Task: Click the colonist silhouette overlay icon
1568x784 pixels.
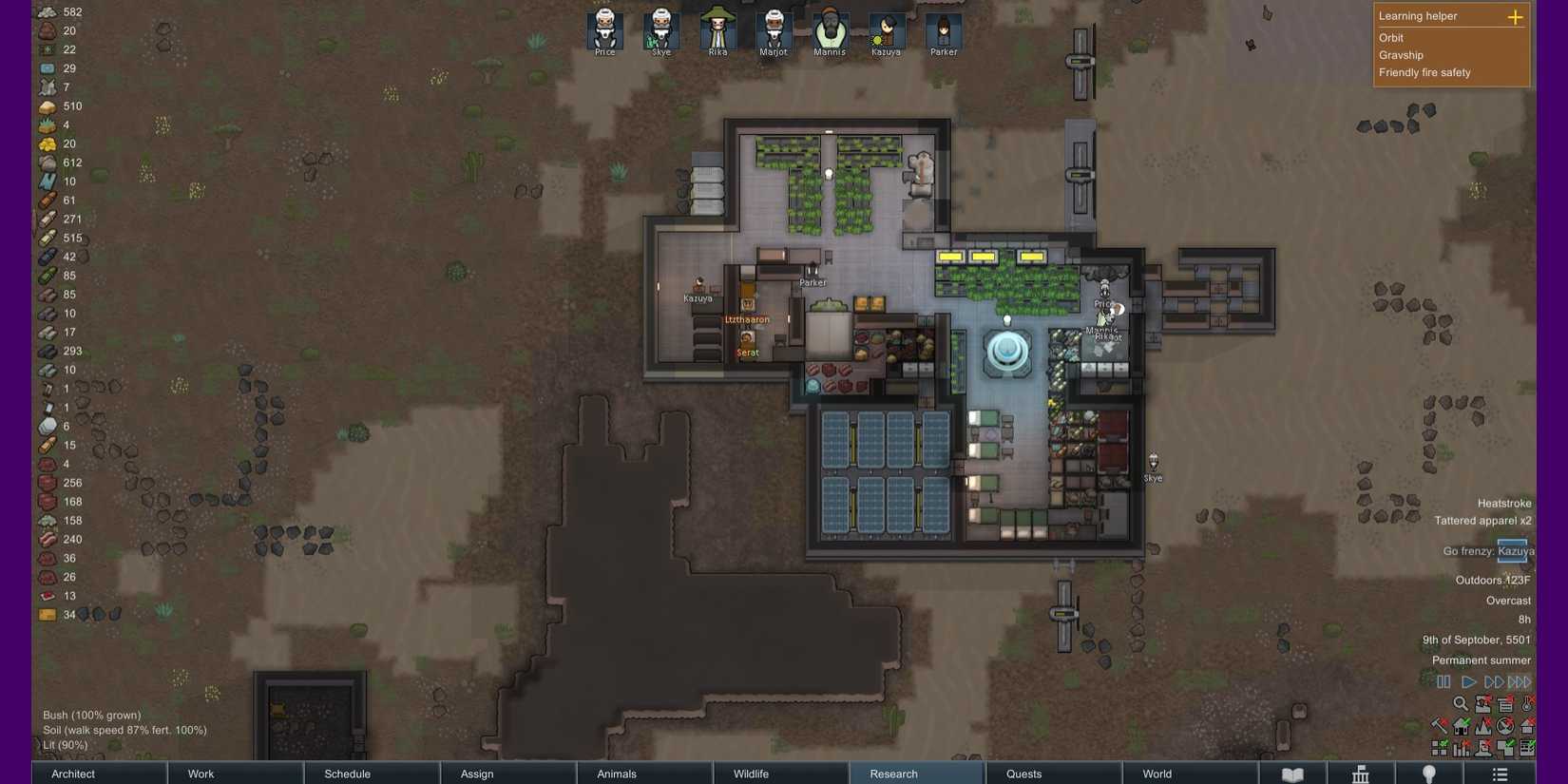Action: pos(1483,748)
